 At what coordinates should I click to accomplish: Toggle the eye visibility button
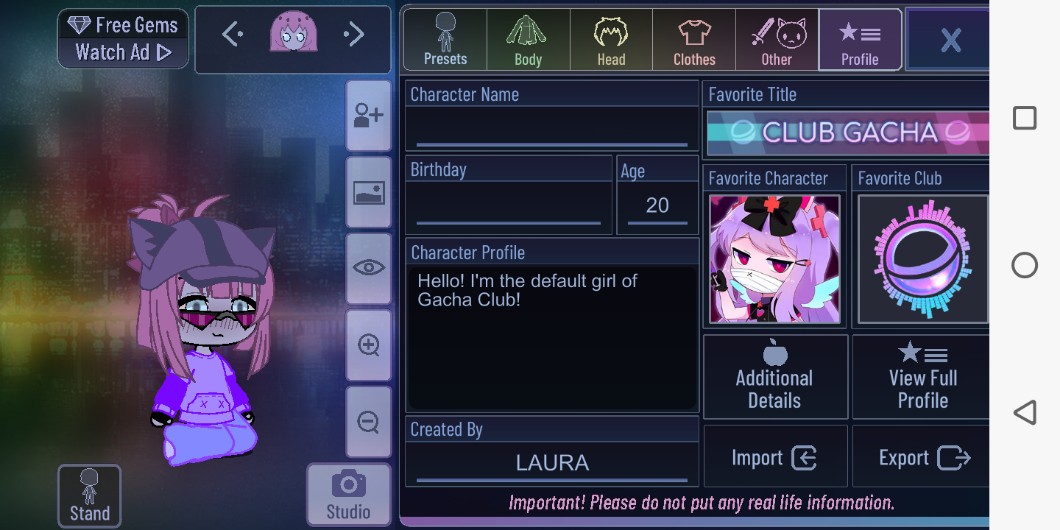tap(368, 268)
